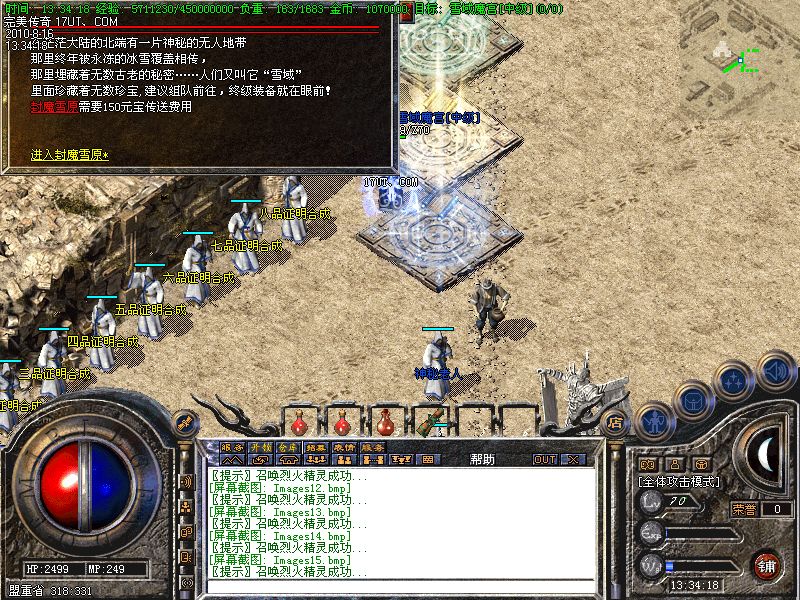Select the 仓库 warehouse tab
This screenshot has height=600, width=800.
tap(288, 447)
